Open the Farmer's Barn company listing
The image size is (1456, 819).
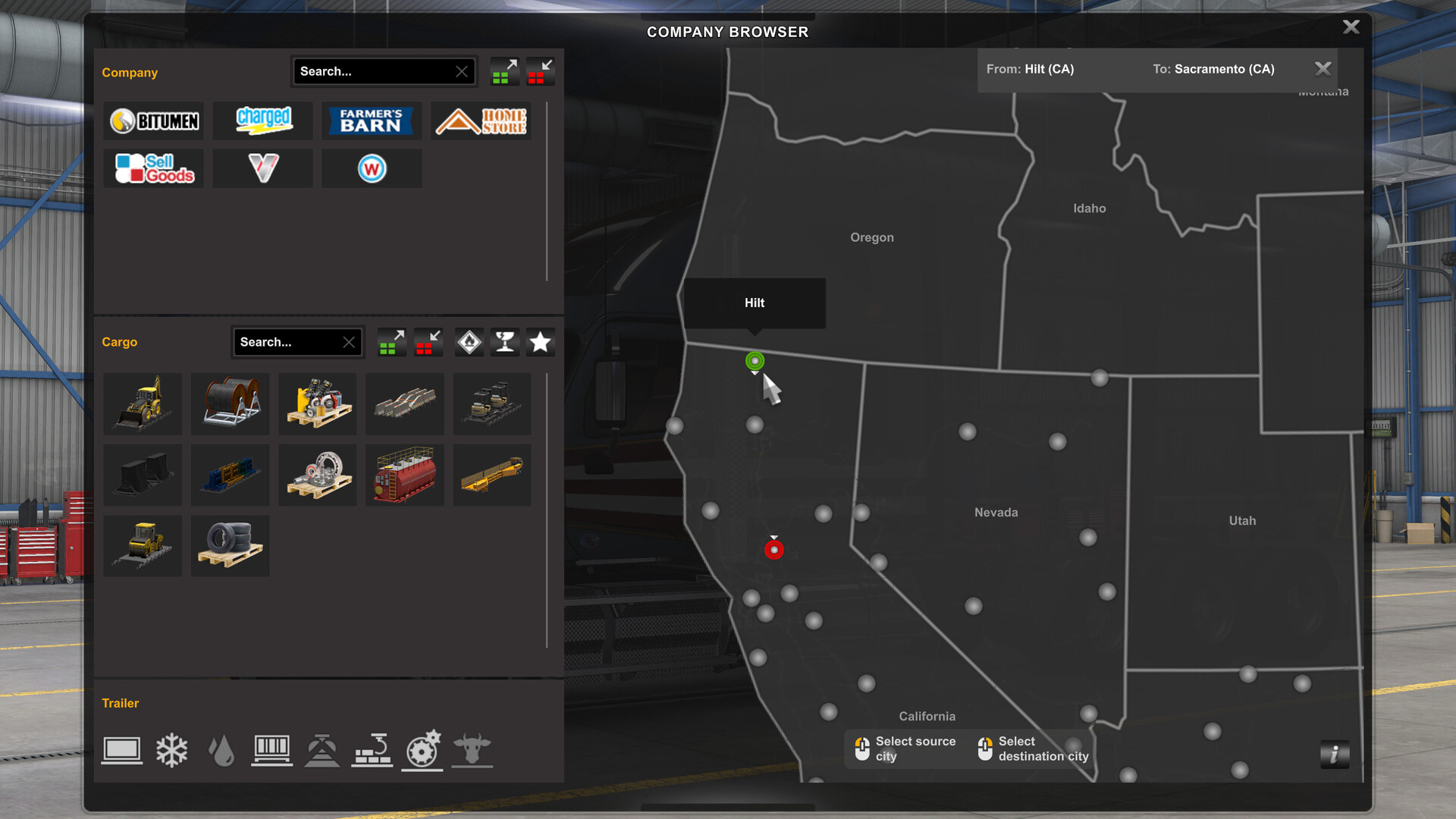pyautogui.click(x=372, y=121)
